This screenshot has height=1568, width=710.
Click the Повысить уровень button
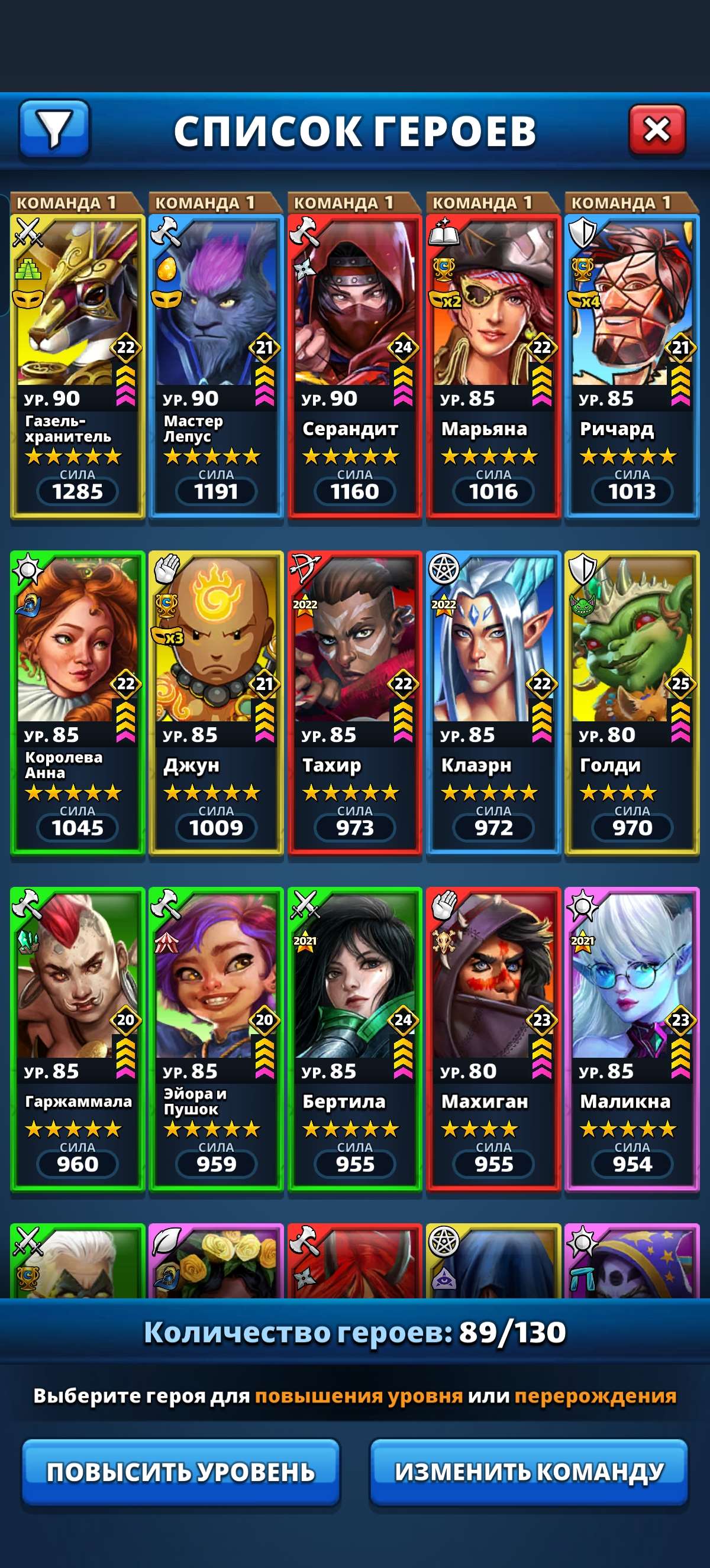click(x=181, y=1472)
